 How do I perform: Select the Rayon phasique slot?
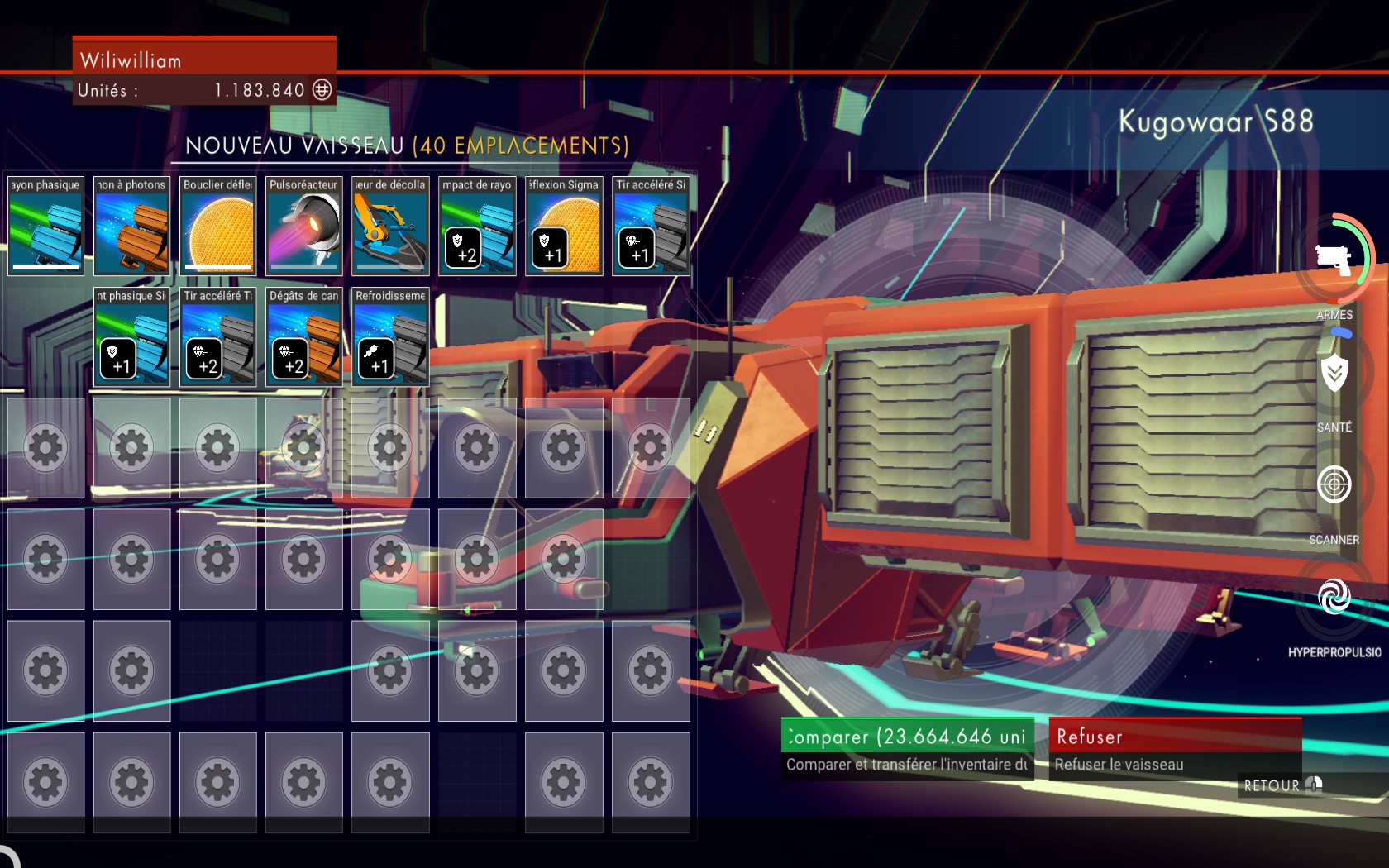[45, 226]
